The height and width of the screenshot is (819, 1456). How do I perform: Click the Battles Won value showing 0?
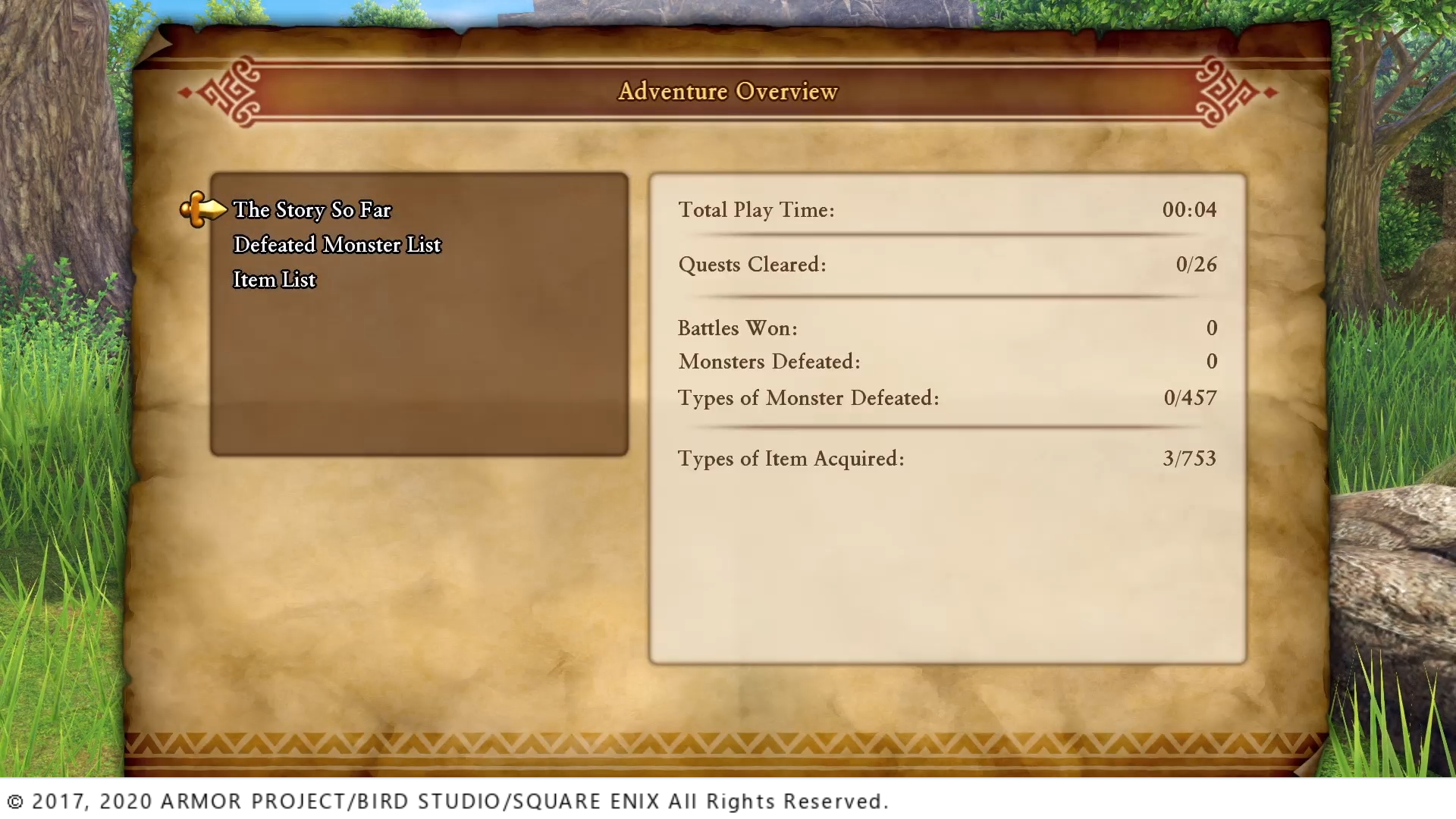pyautogui.click(x=1211, y=328)
